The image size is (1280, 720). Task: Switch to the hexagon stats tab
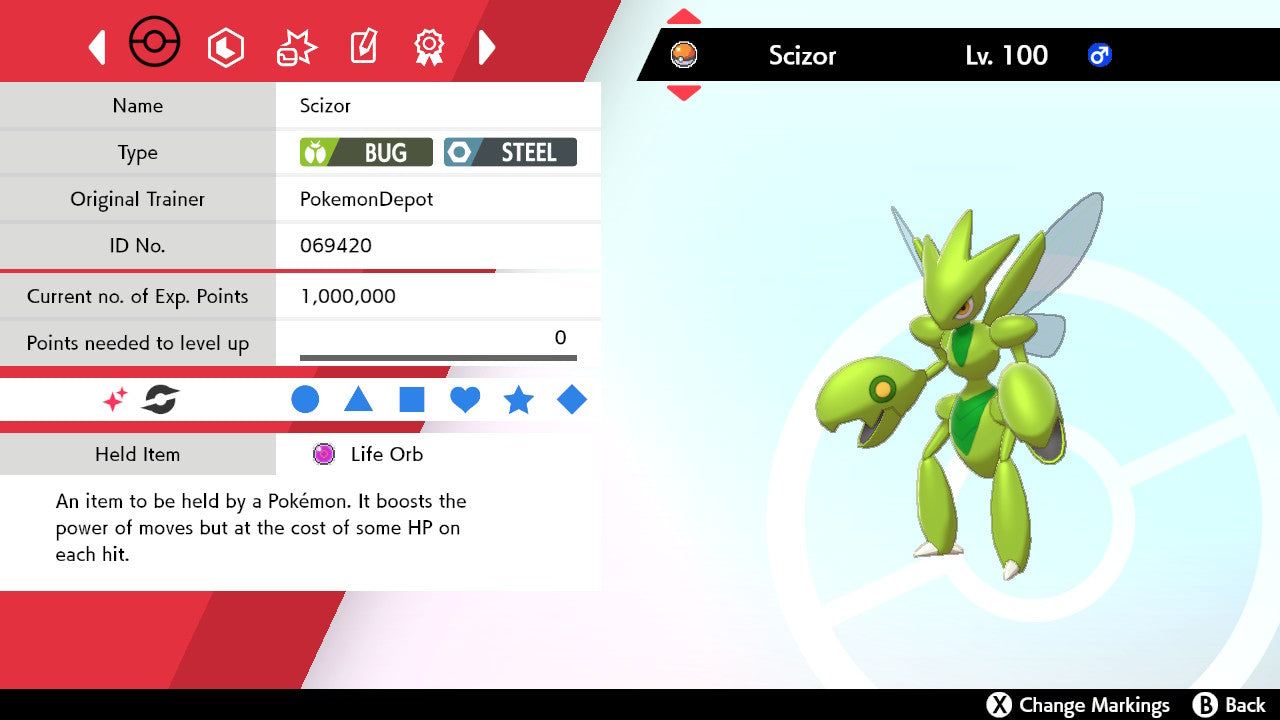225,47
